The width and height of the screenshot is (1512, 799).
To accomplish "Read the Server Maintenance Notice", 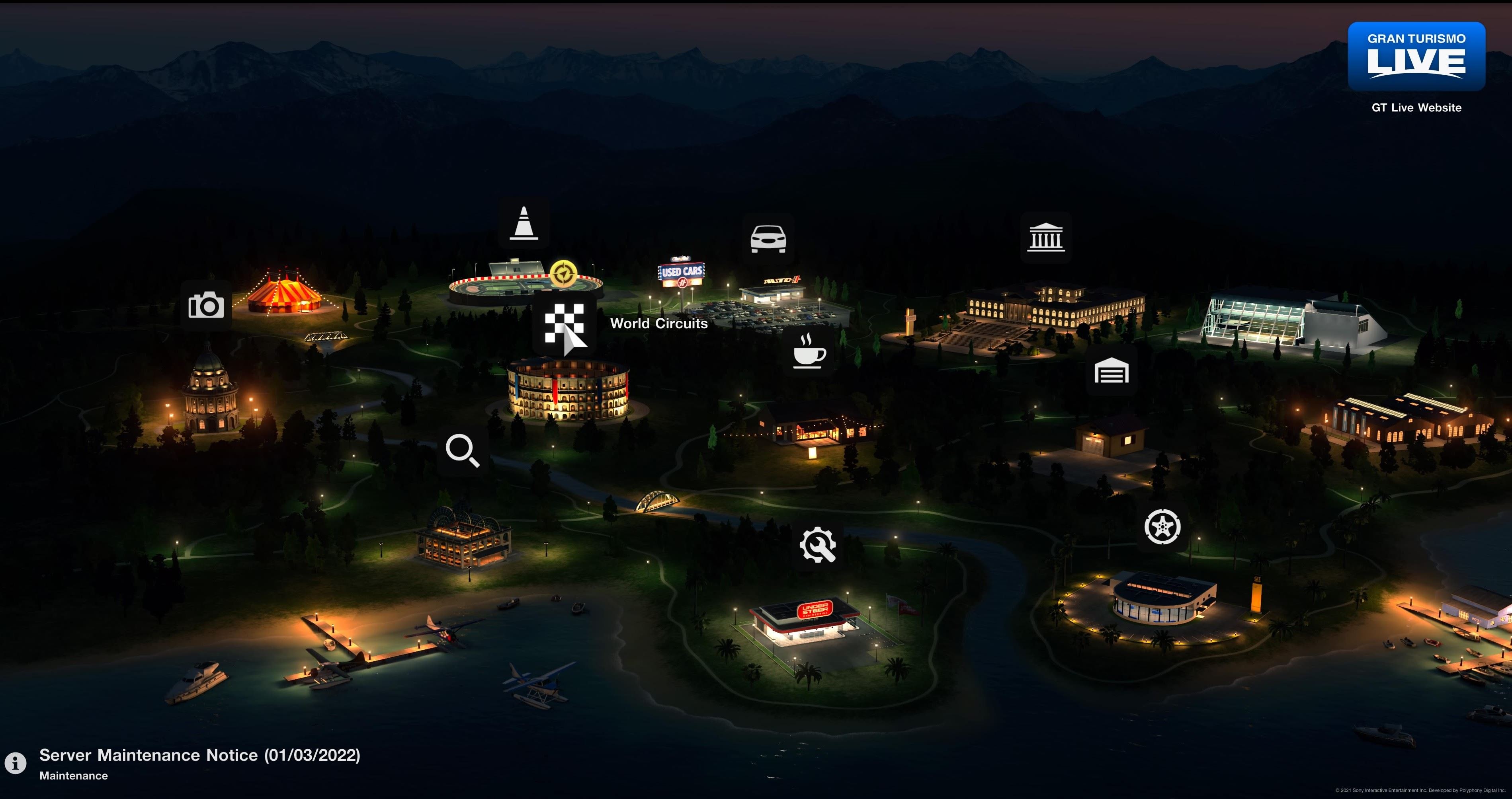I will pyautogui.click(x=199, y=756).
